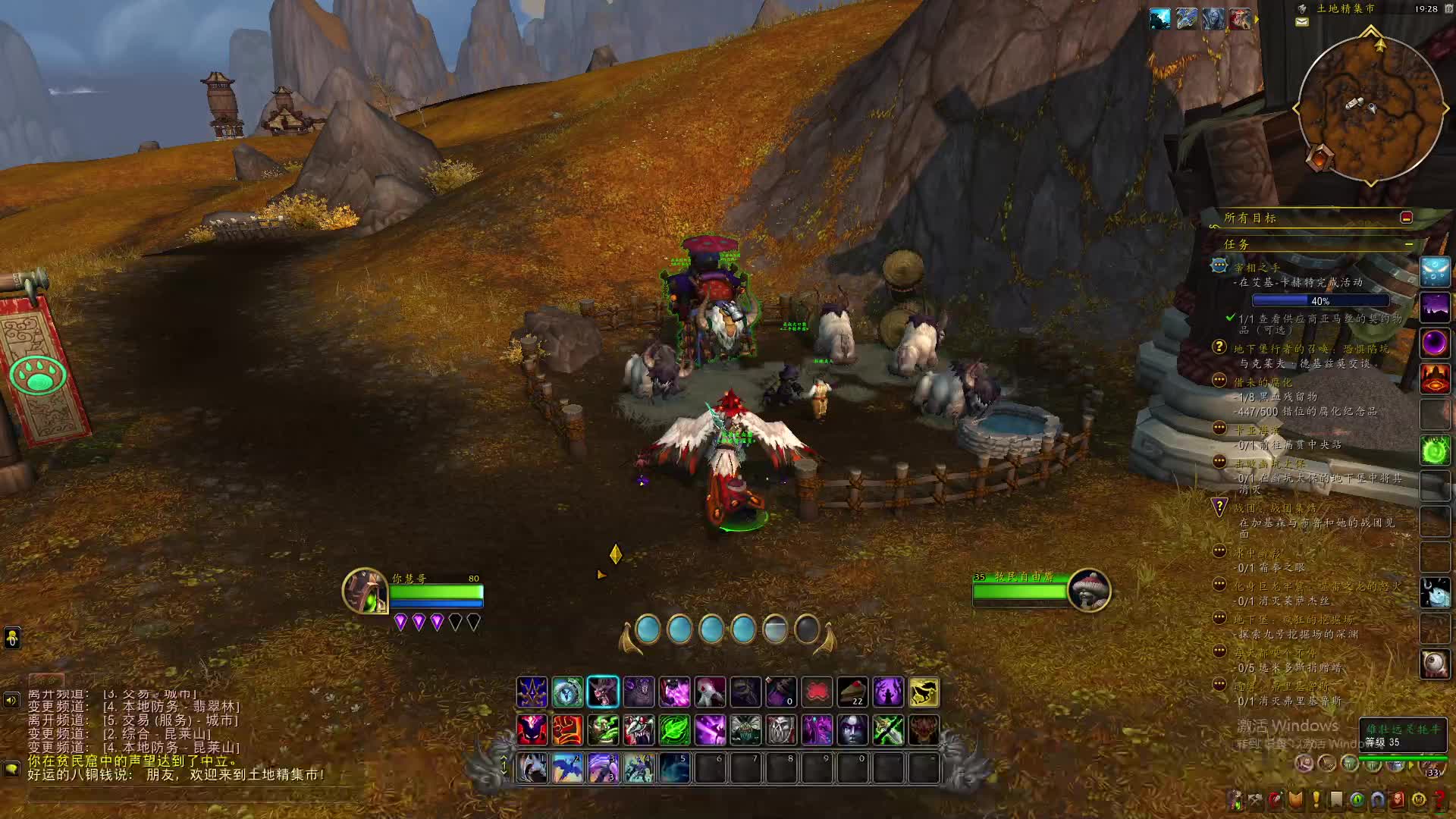This screenshot has height=819, width=1456.
Task: Use the blue bird ability in slot 2
Action: point(567,768)
